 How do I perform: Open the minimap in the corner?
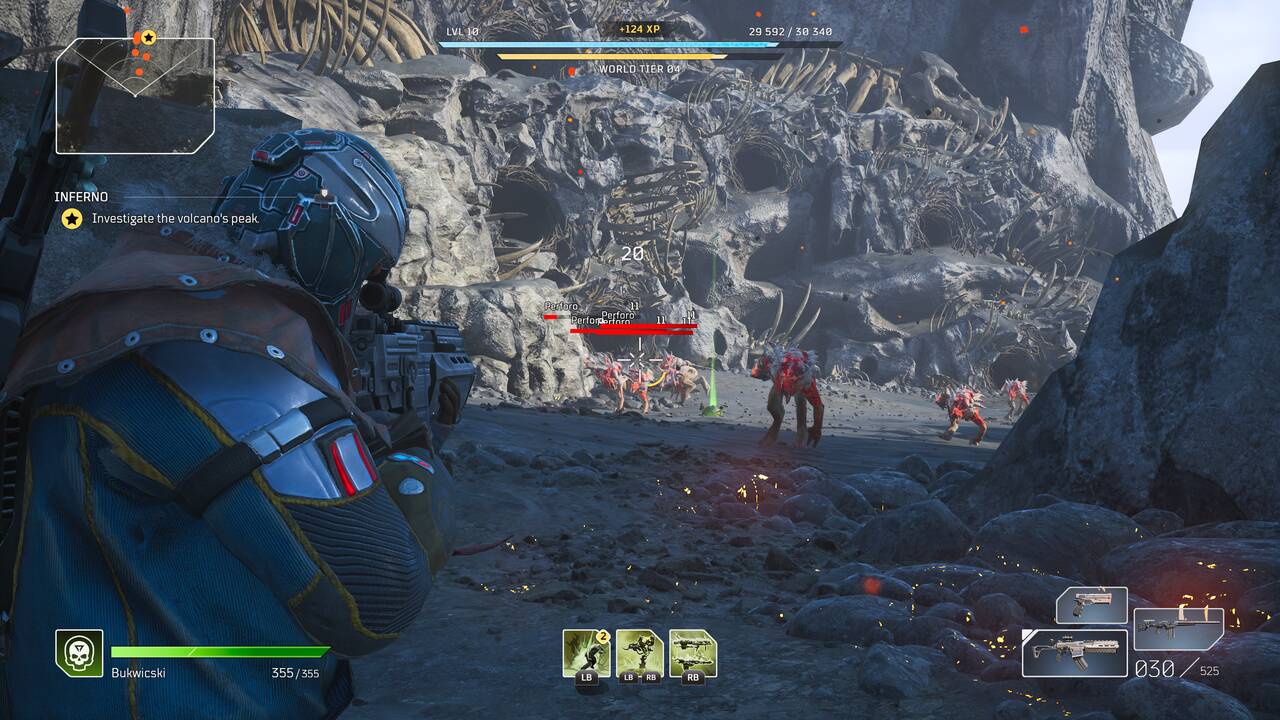135,95
